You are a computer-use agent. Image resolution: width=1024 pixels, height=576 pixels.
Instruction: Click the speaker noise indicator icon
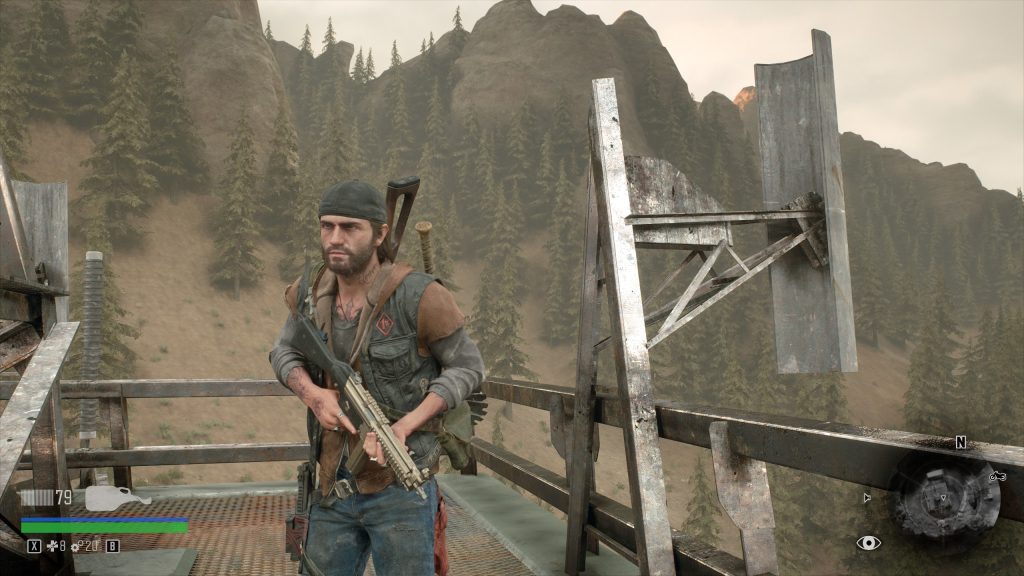point(867,497)
